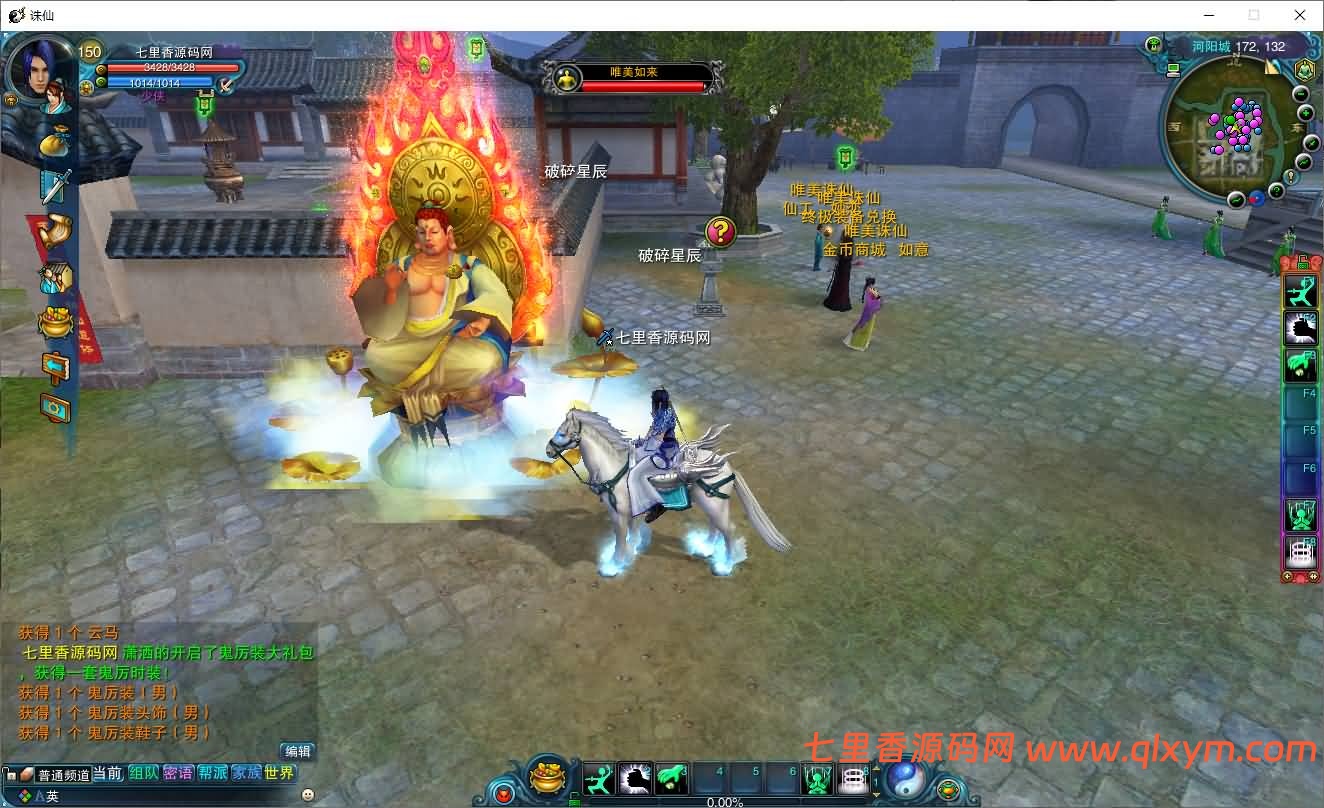
Task: Open the house with people social icon
Action: tap(55, 276)
